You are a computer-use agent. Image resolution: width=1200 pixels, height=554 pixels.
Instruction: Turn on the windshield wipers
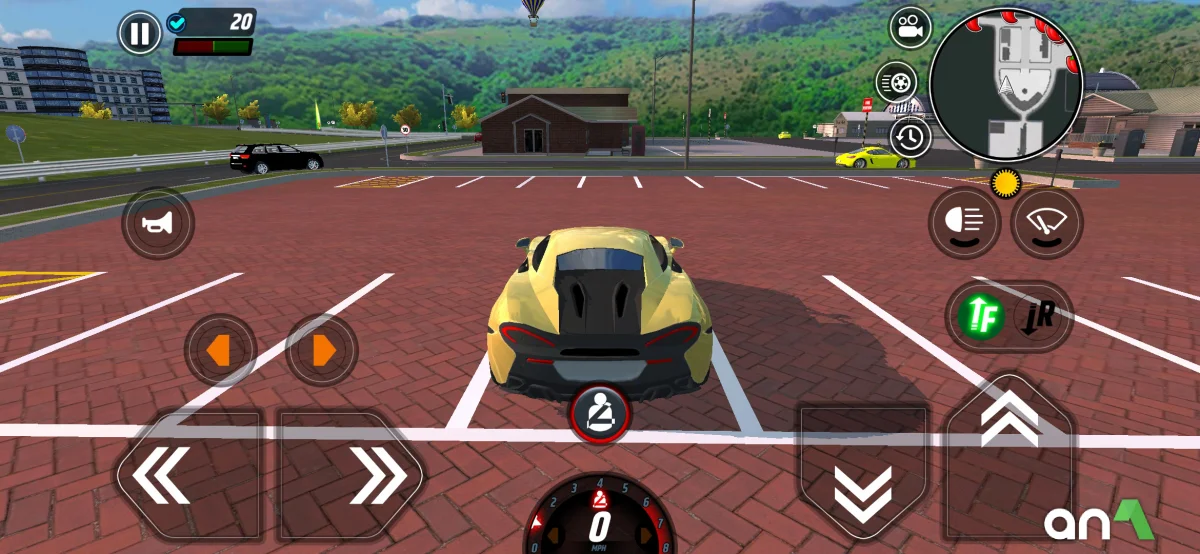[1046, 222]
